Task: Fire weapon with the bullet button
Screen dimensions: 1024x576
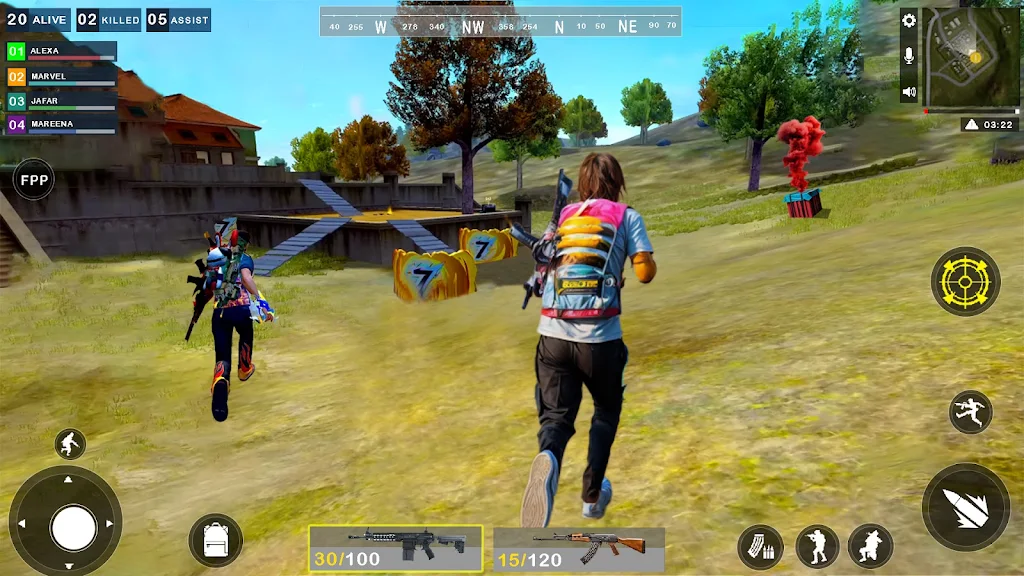Action: point(965,507)
